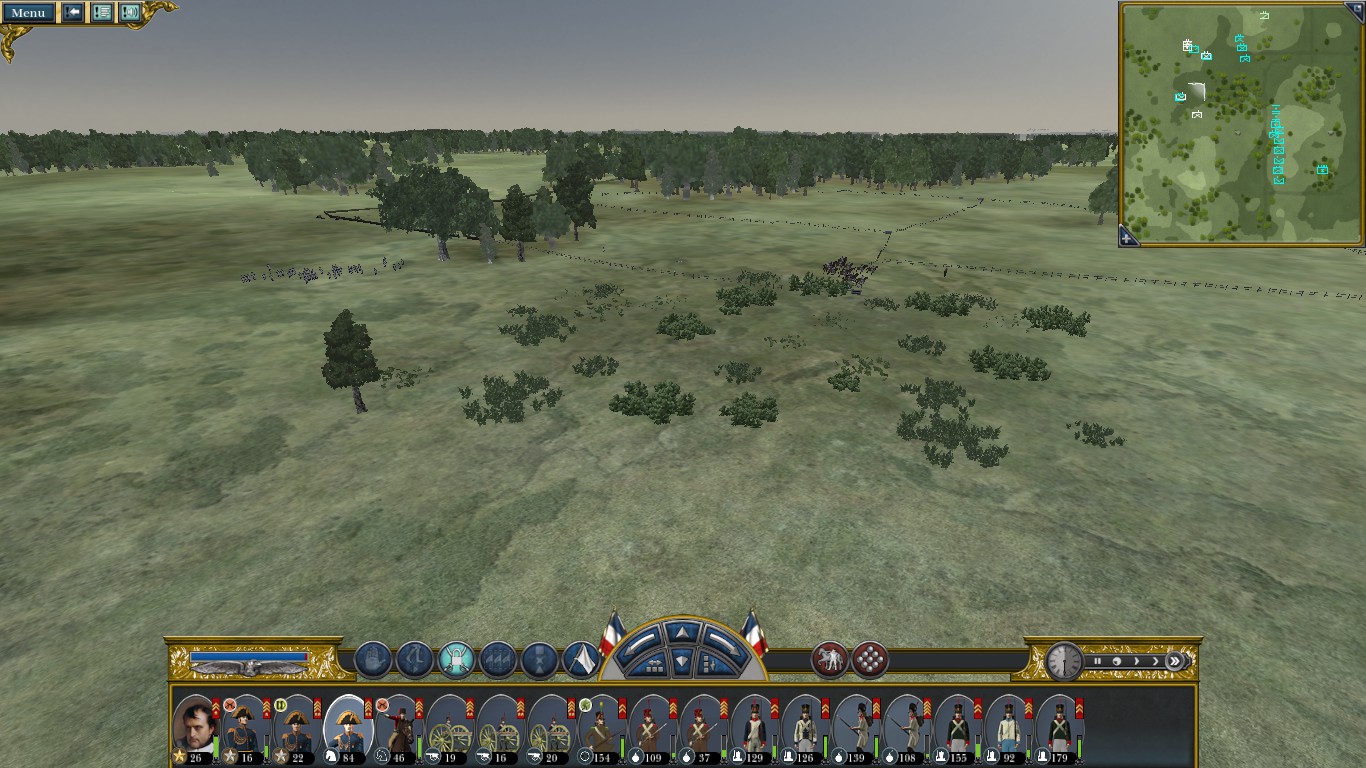Toggle the exclamation speaker audio button
Image resolution: width=1366 pixels, height=768 pixels.
click(x=130, y=13)
